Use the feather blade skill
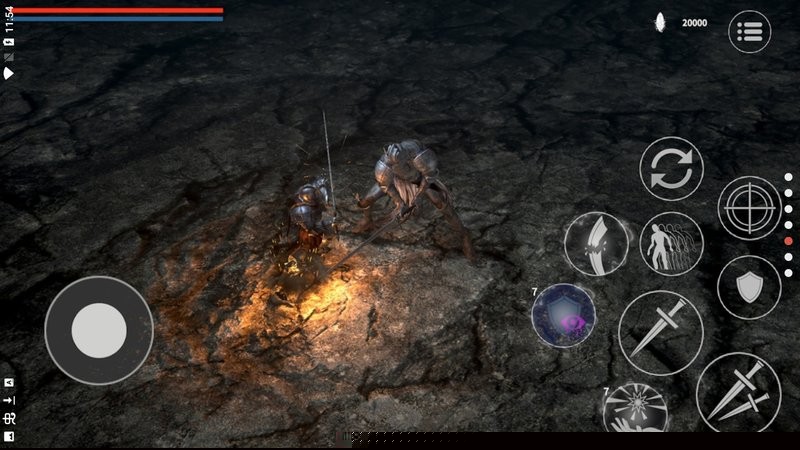Viewport: 800px width, 450px height. 596,244
